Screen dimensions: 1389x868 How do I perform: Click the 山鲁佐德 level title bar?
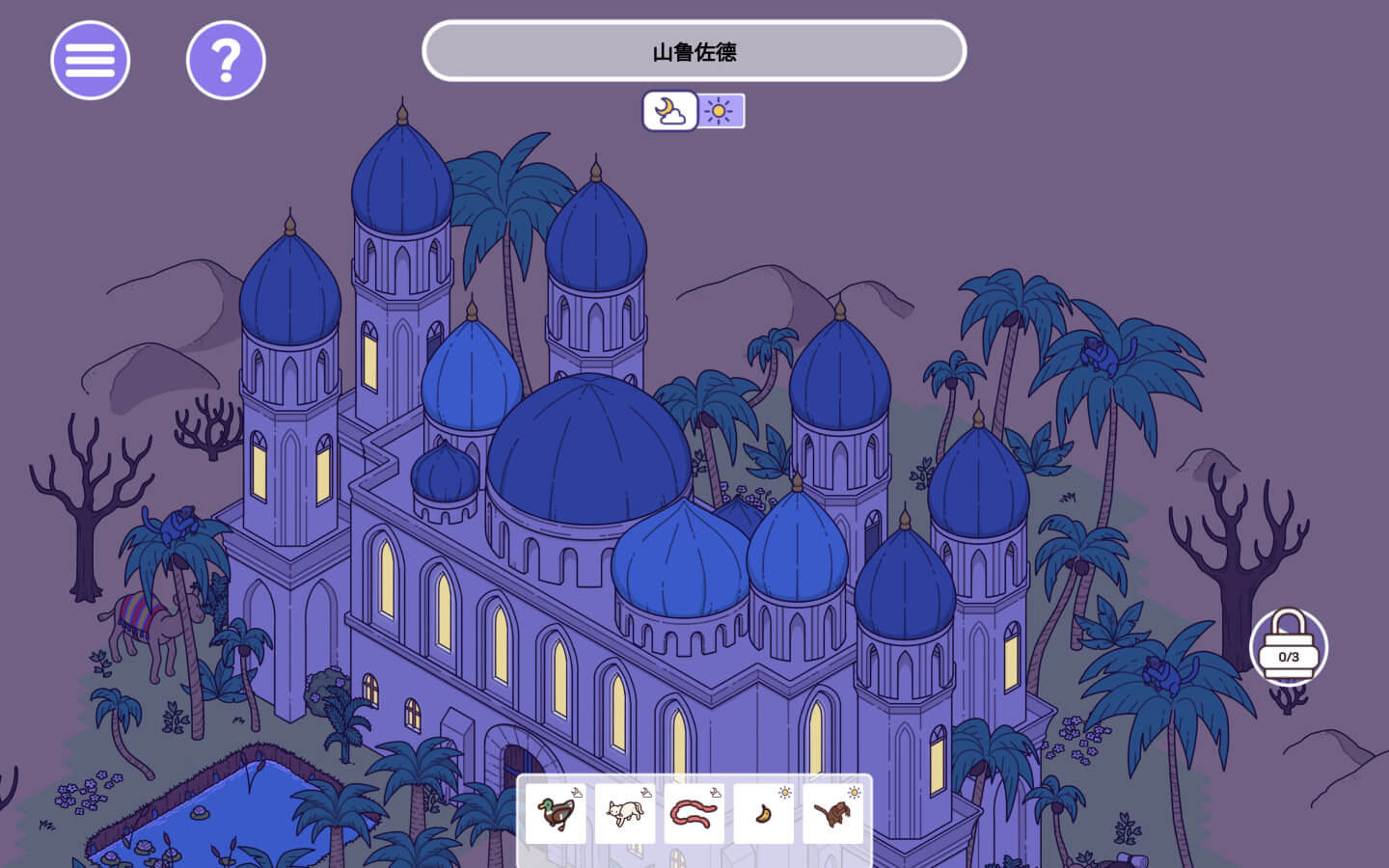point(694,51)
